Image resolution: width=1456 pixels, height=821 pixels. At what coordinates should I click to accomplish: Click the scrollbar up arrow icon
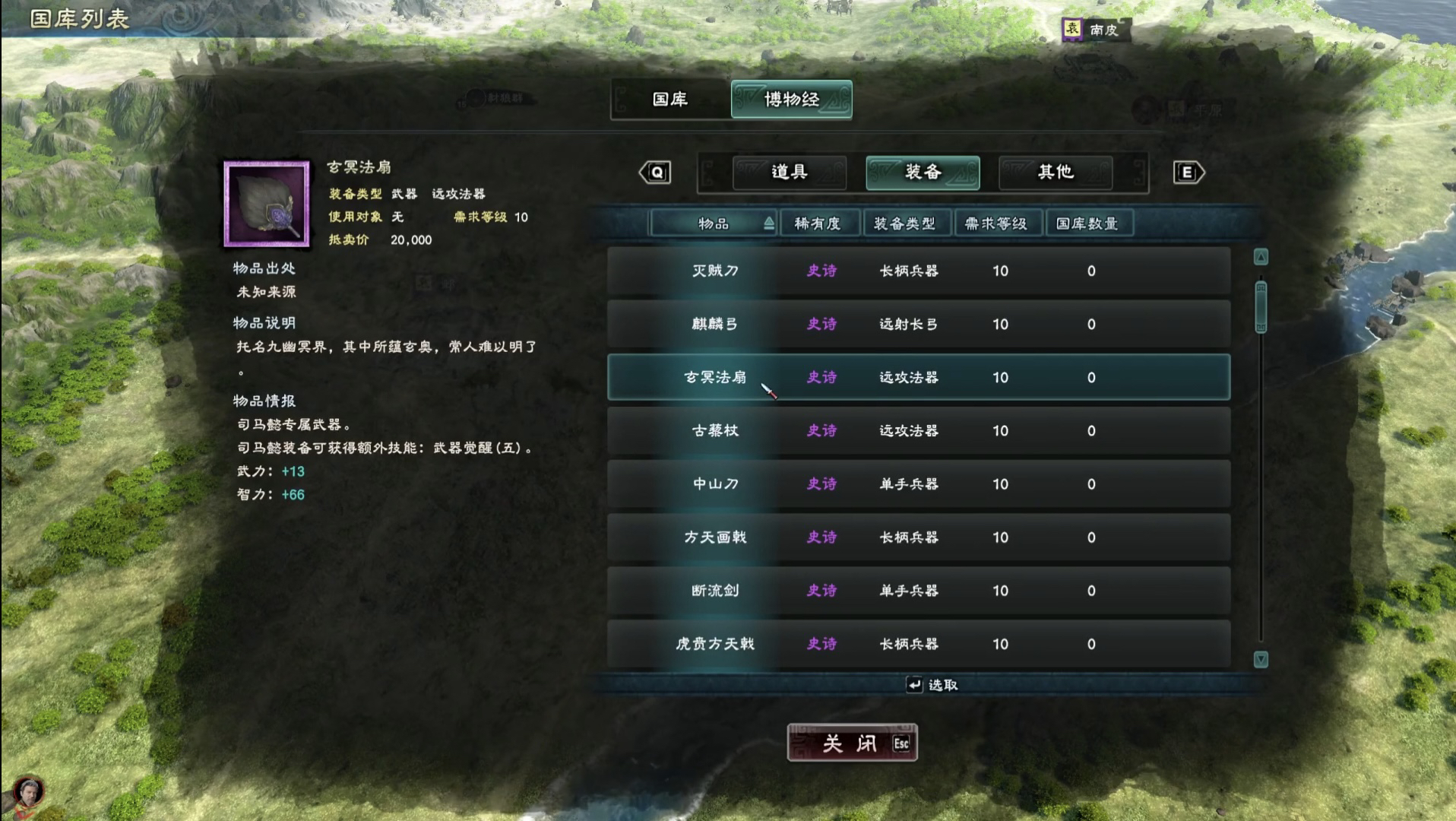coord(1260,257)
